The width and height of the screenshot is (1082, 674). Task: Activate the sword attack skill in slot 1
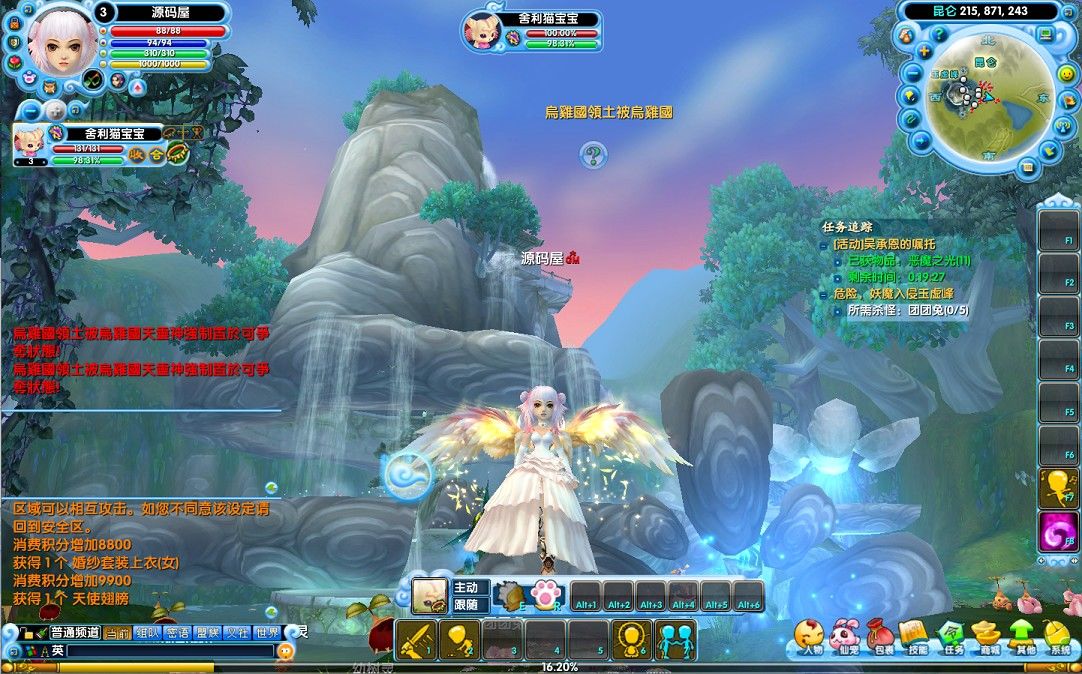[x=415, y=640]
